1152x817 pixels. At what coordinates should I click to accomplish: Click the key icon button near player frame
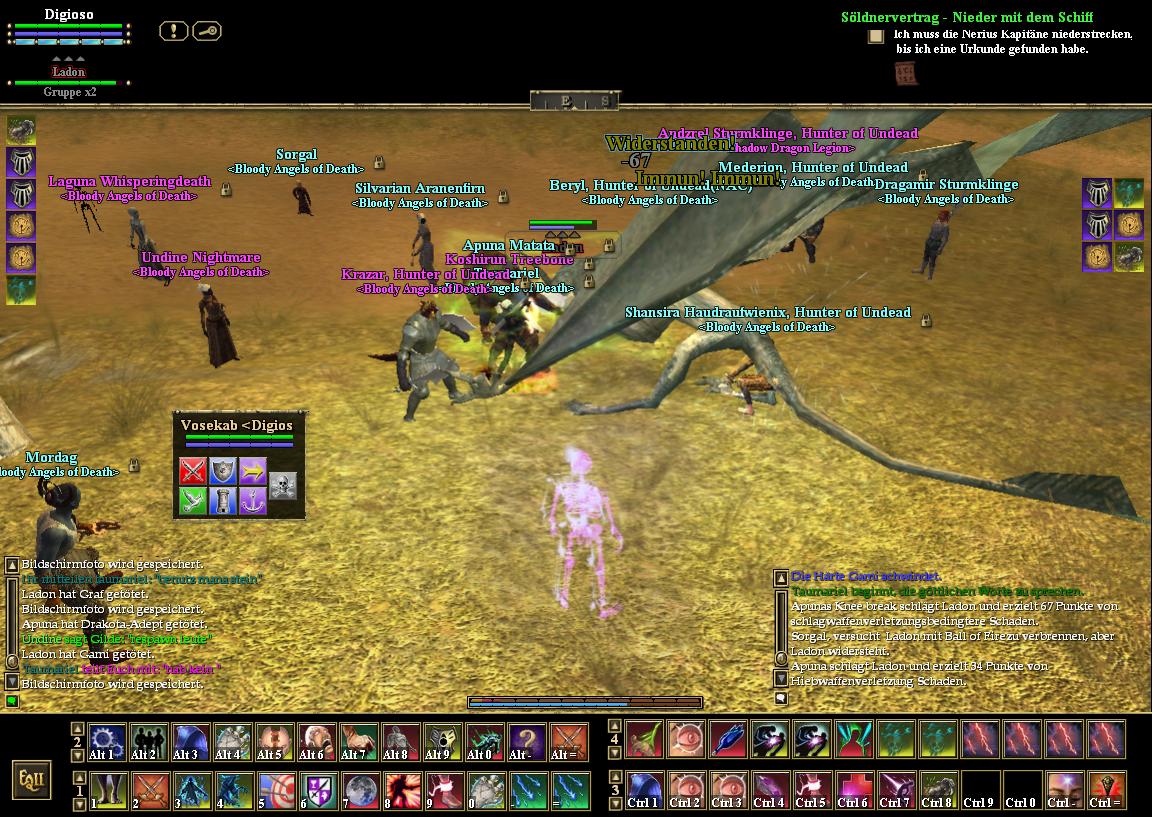tap(207, 31)
